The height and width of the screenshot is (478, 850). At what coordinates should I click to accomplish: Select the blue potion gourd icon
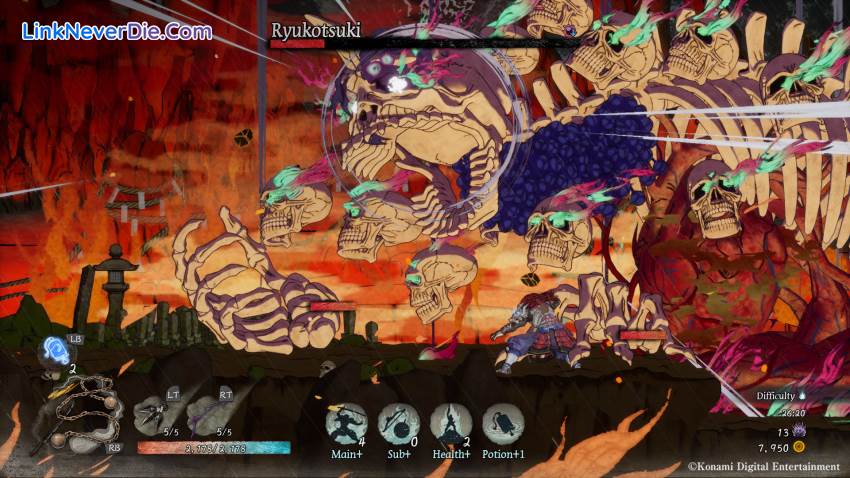pos(54,351)
